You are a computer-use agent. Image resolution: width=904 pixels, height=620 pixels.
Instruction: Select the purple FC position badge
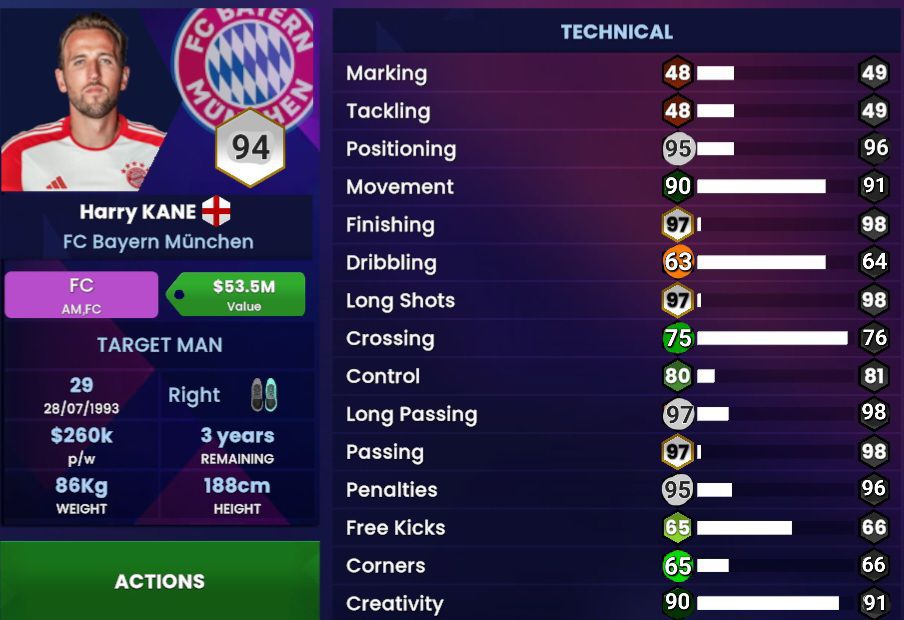coord(81,295)
